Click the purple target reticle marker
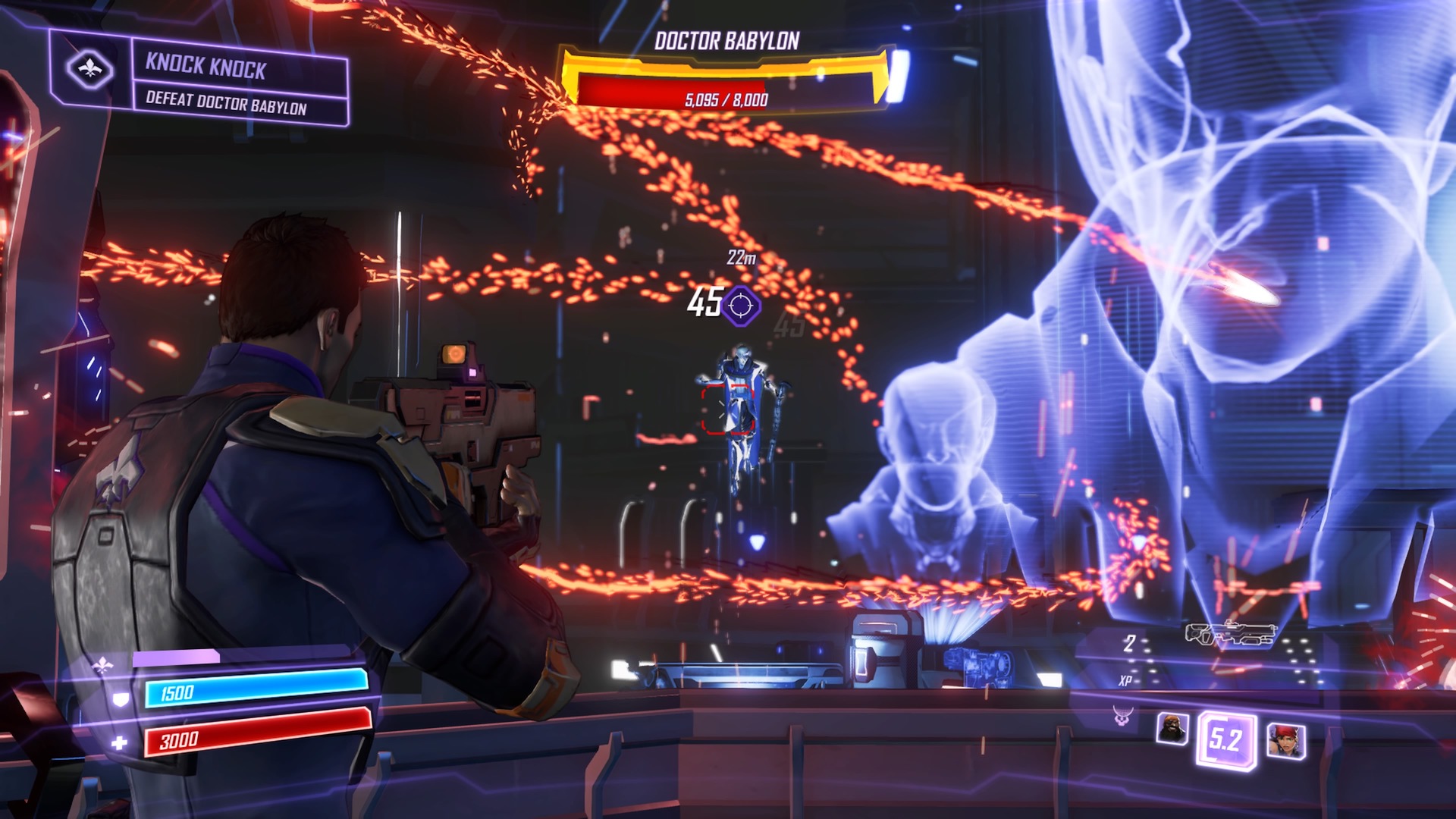 [741, 306]
